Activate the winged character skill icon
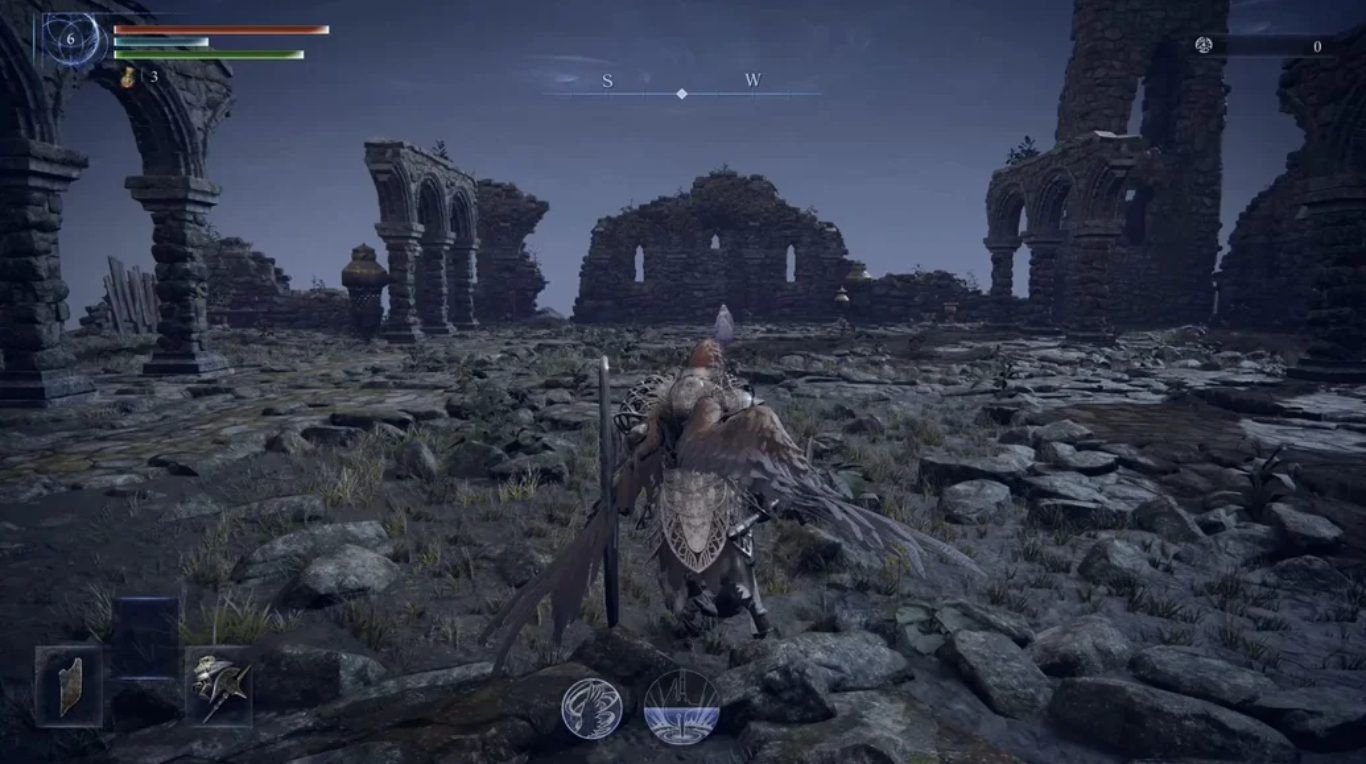This screenshot has height=764, width=1366. click(591, 708)
